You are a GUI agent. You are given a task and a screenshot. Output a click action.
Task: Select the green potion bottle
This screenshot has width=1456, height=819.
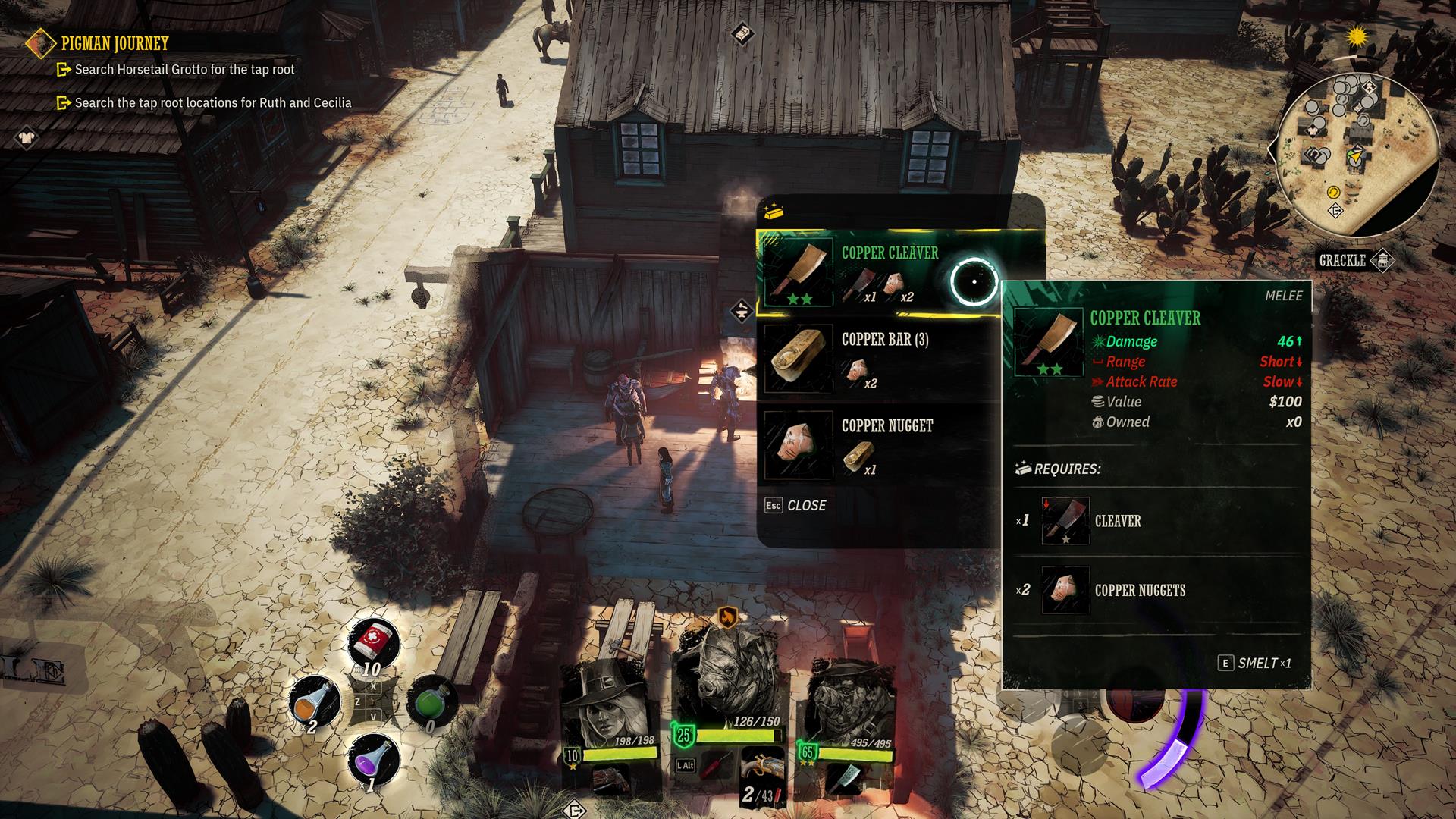430,701
